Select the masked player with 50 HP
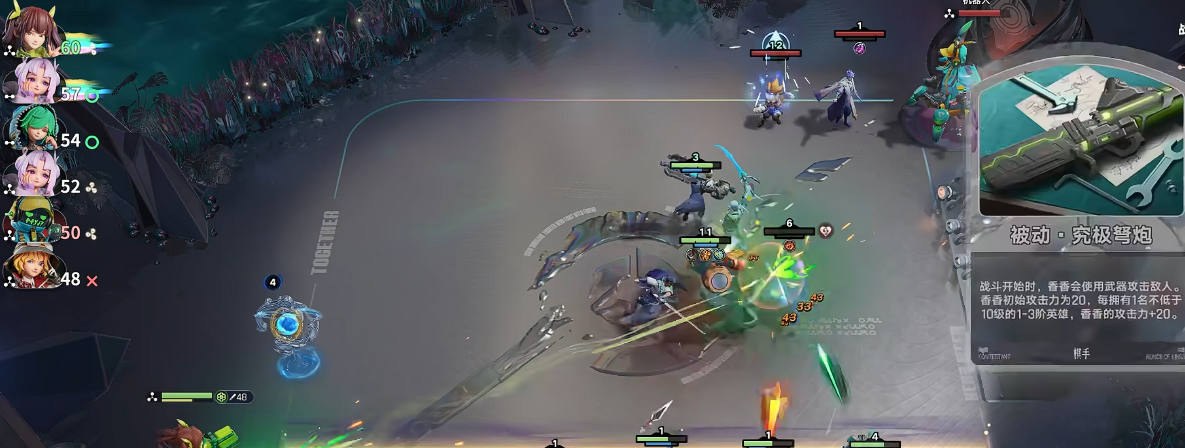 [26, 222]
